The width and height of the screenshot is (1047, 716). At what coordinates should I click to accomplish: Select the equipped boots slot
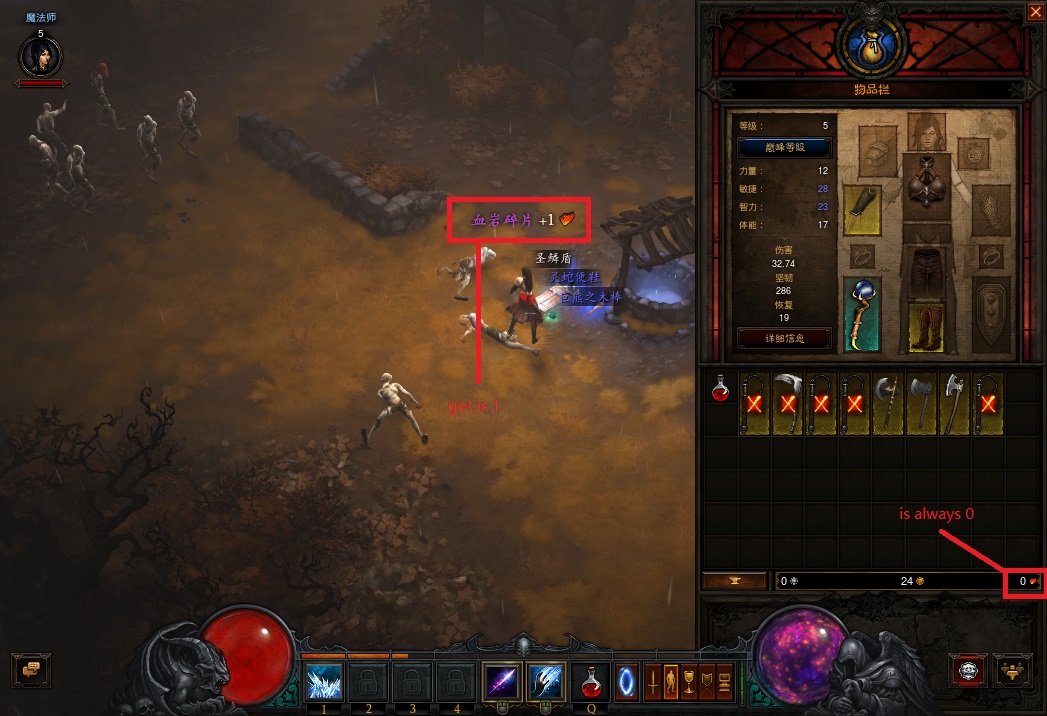[926, 327]
